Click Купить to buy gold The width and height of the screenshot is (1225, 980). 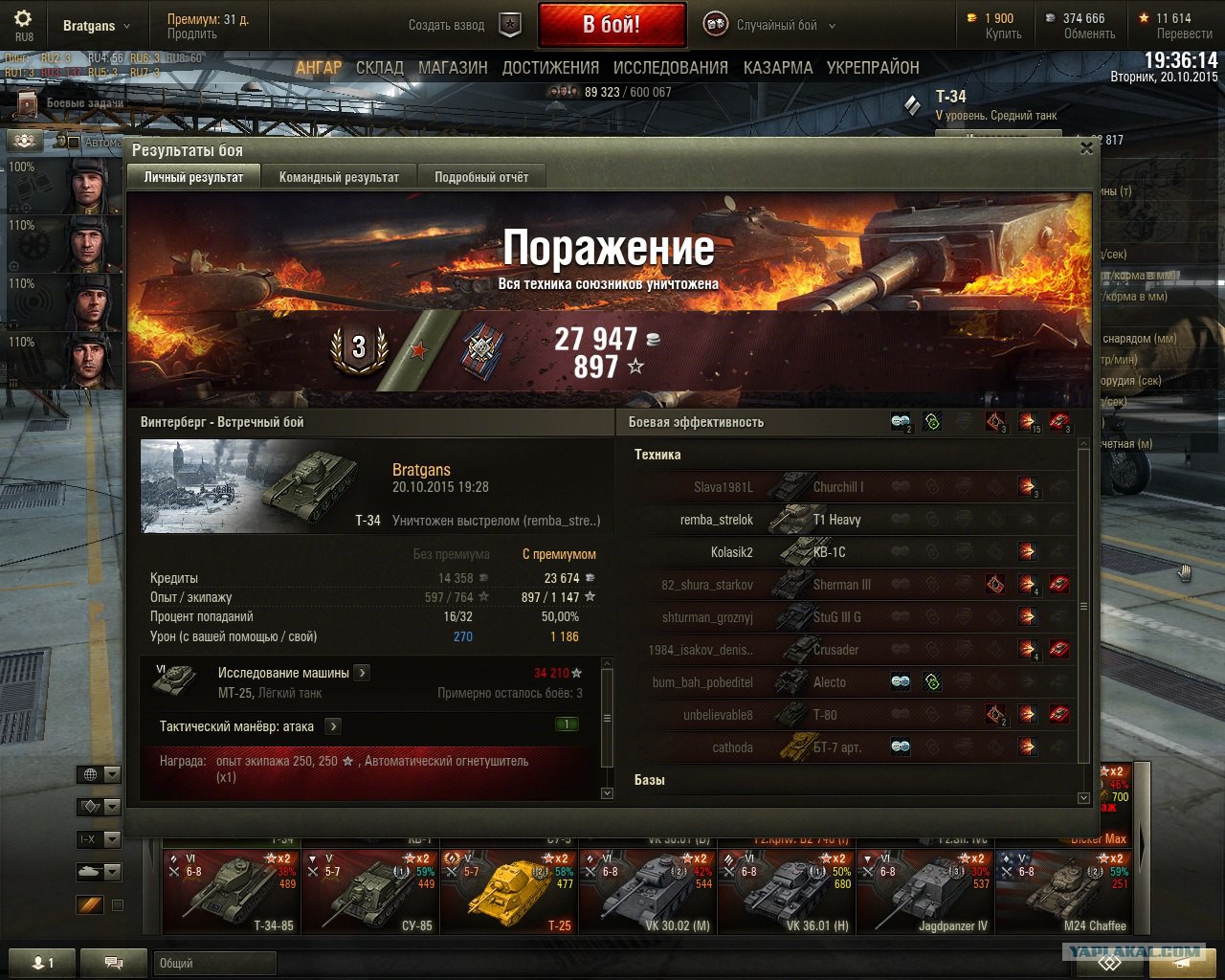(1003, 33)
